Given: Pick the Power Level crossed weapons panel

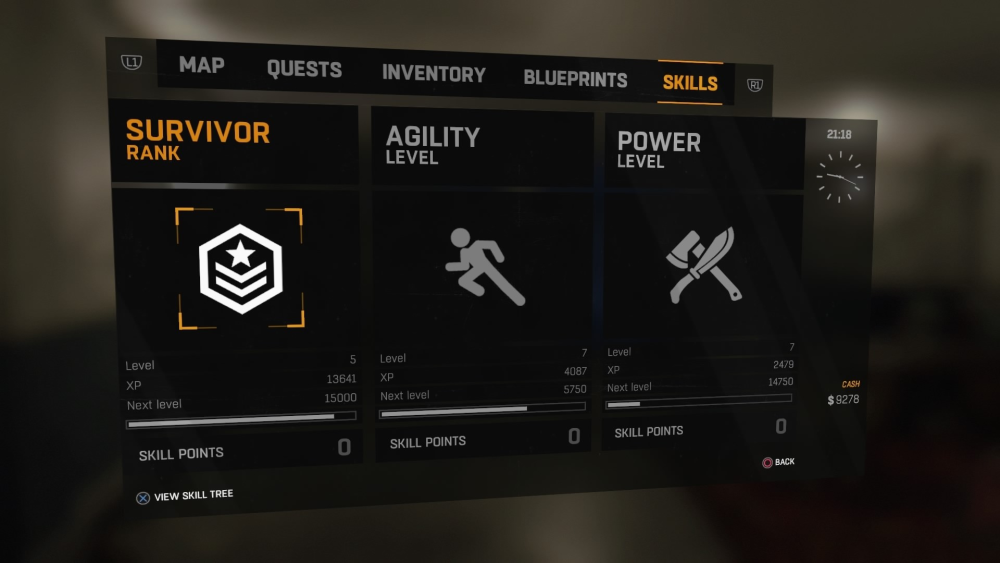Looking at the screenshot, I should pos(701,265).
